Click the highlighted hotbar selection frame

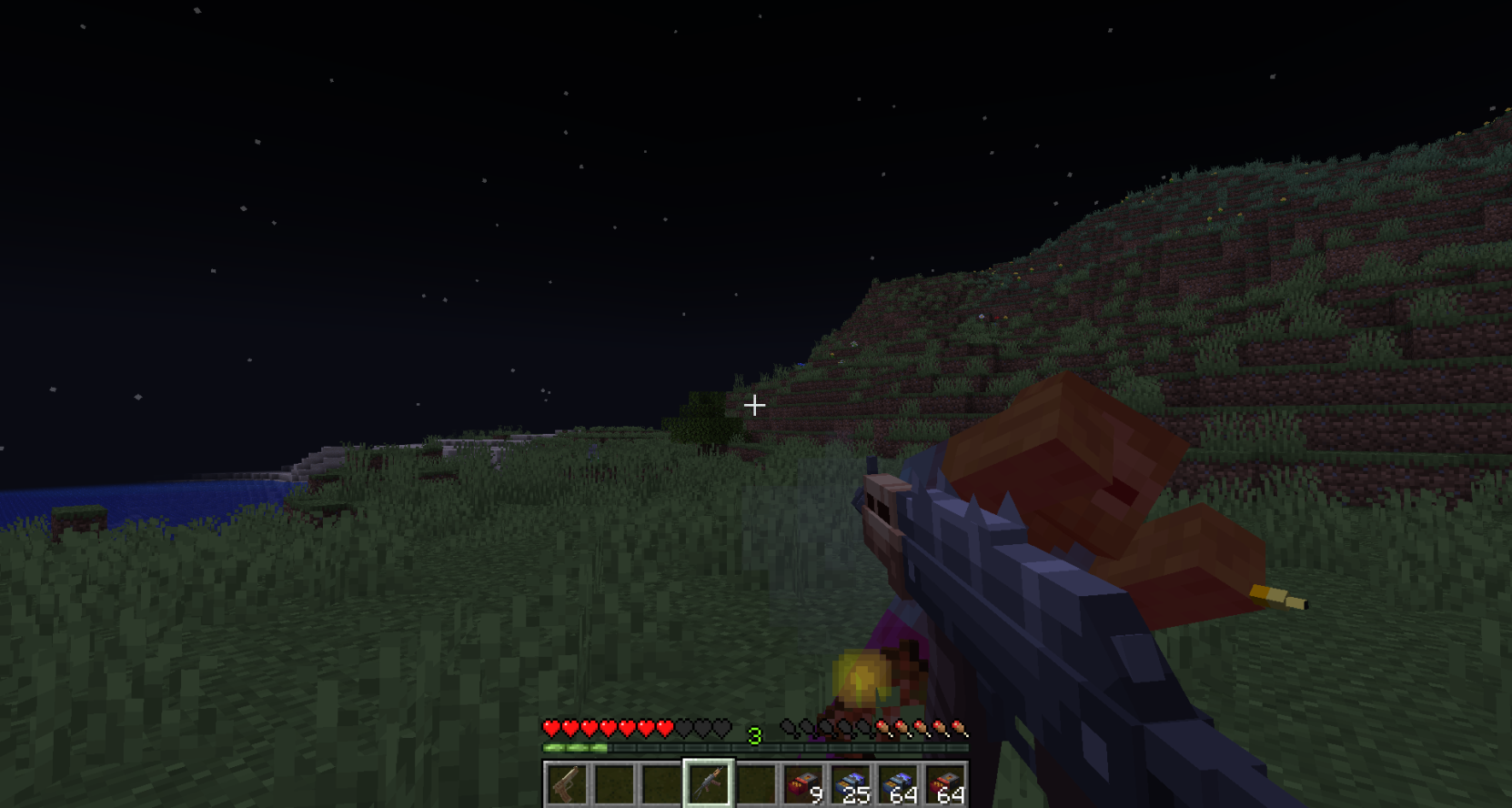tap(711, 763)
